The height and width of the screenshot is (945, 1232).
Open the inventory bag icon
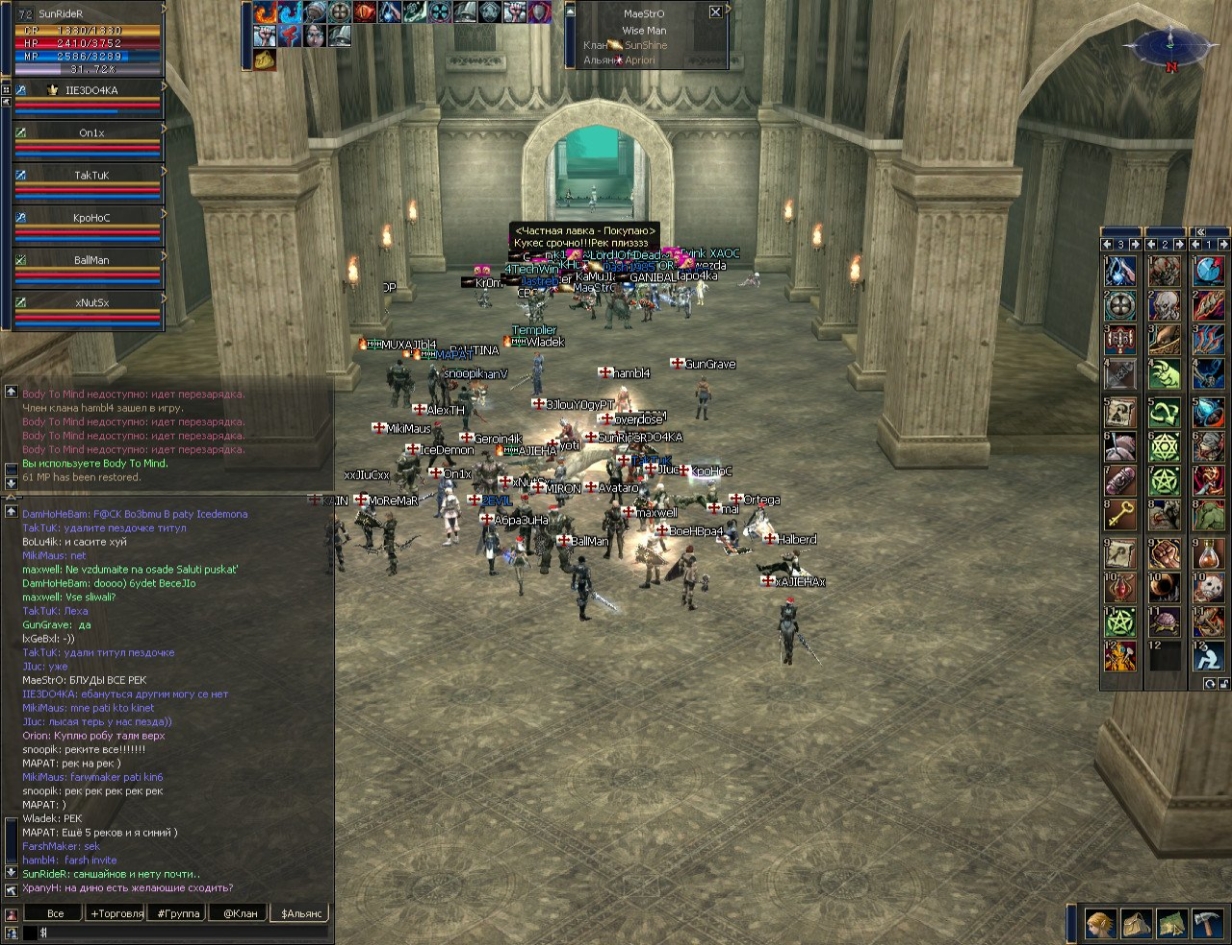pyautogui.click(x=1136, y=922)
